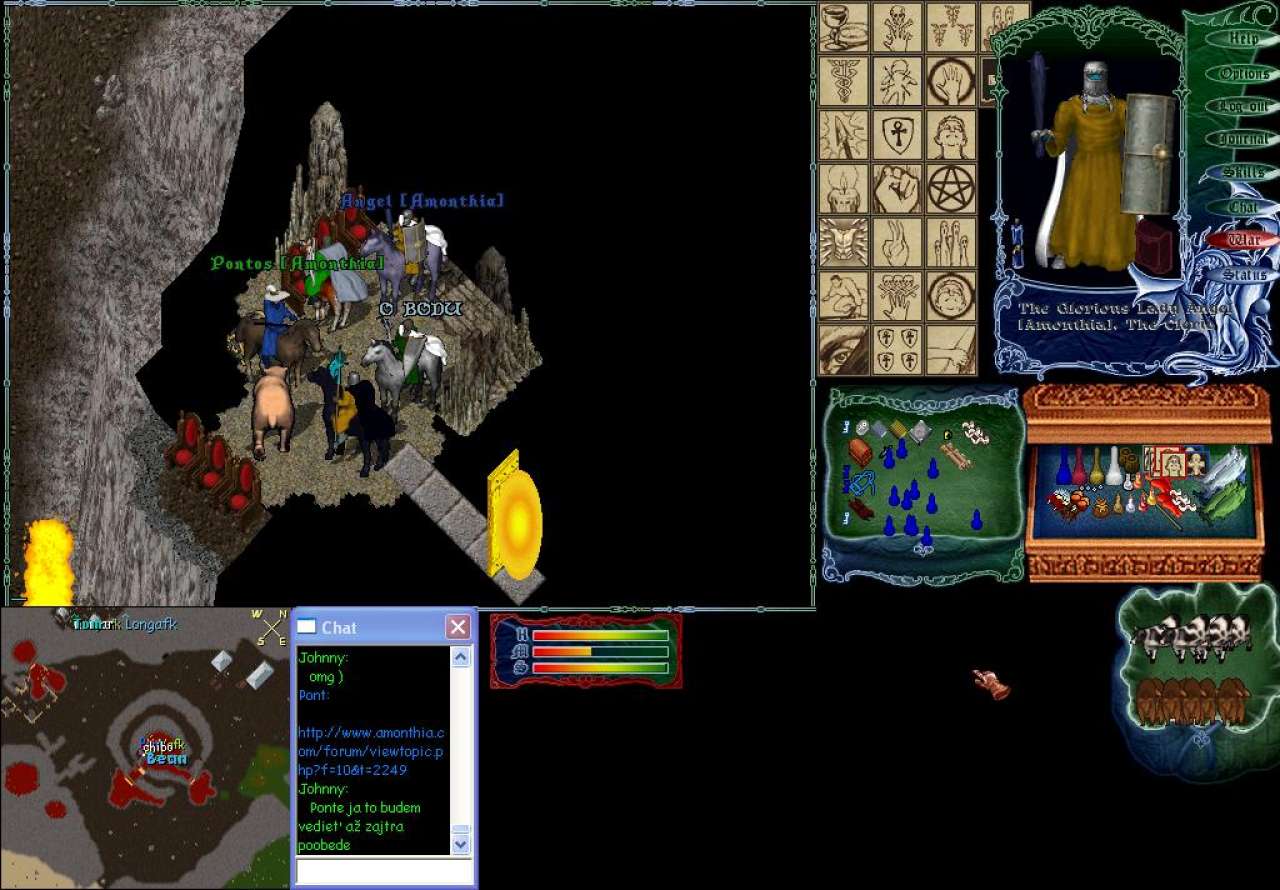Use the clenched fist spell icon

tap(897, 188)
